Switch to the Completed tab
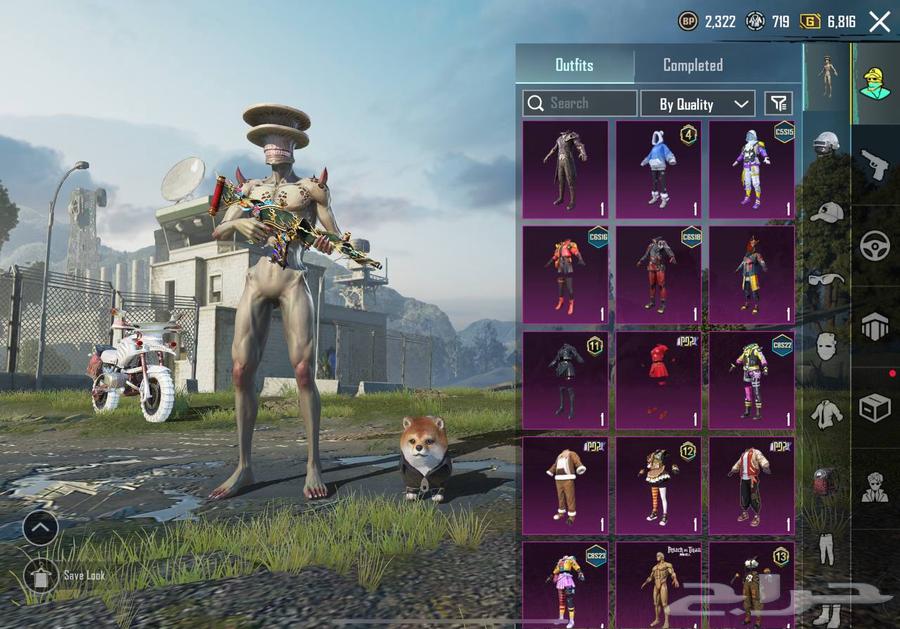The image size is (900, 629). [692, 65]
